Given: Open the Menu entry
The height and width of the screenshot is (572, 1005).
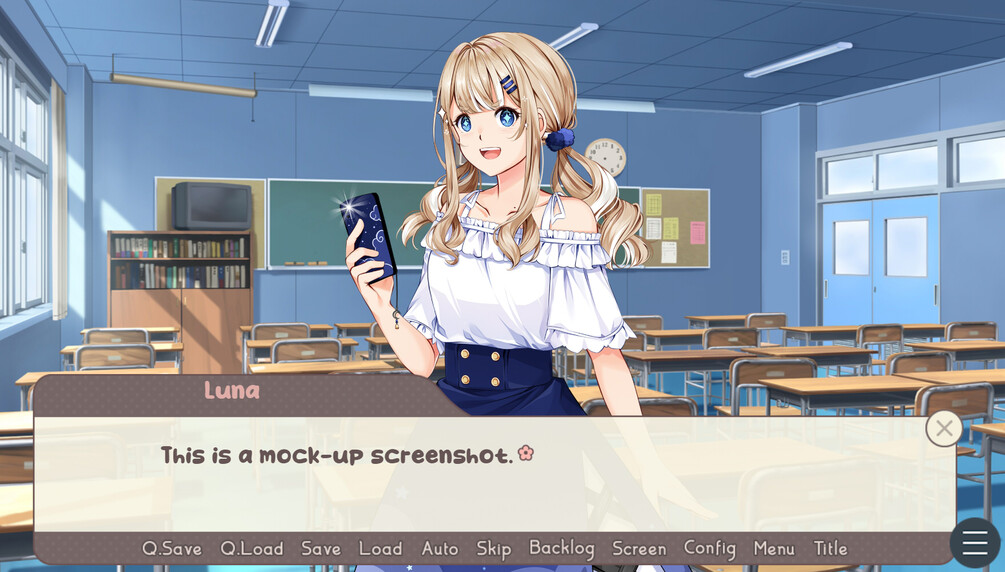Looking at the screenshot, I should point(774,548).
